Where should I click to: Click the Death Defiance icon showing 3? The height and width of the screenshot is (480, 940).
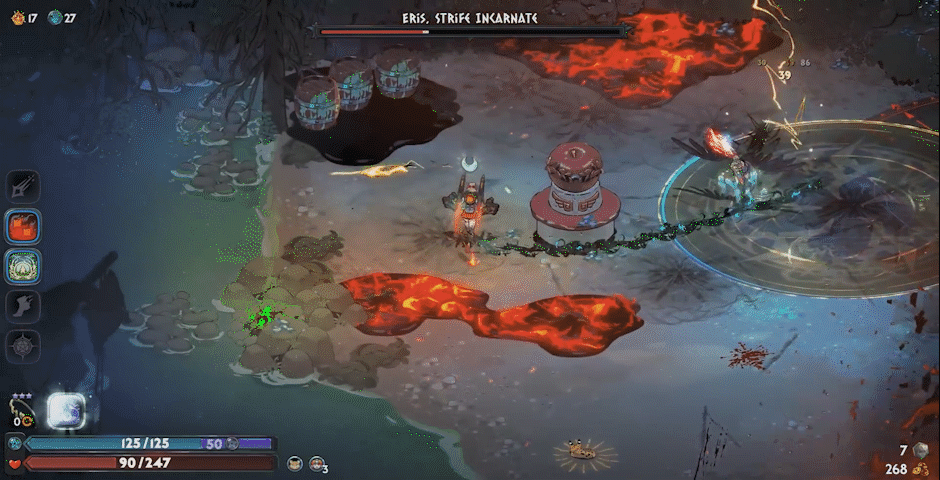click(317, 463)
